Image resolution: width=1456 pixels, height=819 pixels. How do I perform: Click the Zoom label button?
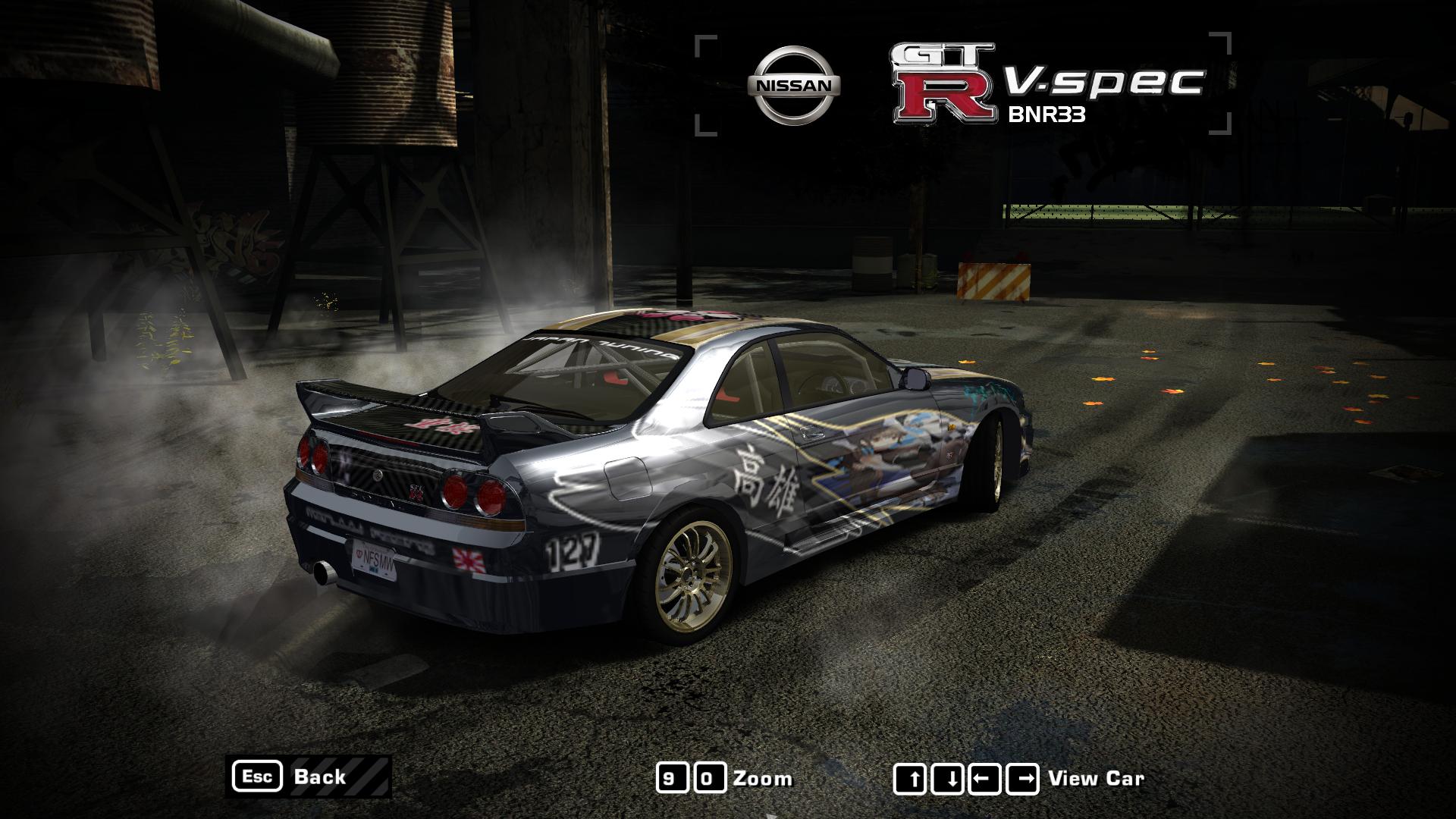pos(764,777)
